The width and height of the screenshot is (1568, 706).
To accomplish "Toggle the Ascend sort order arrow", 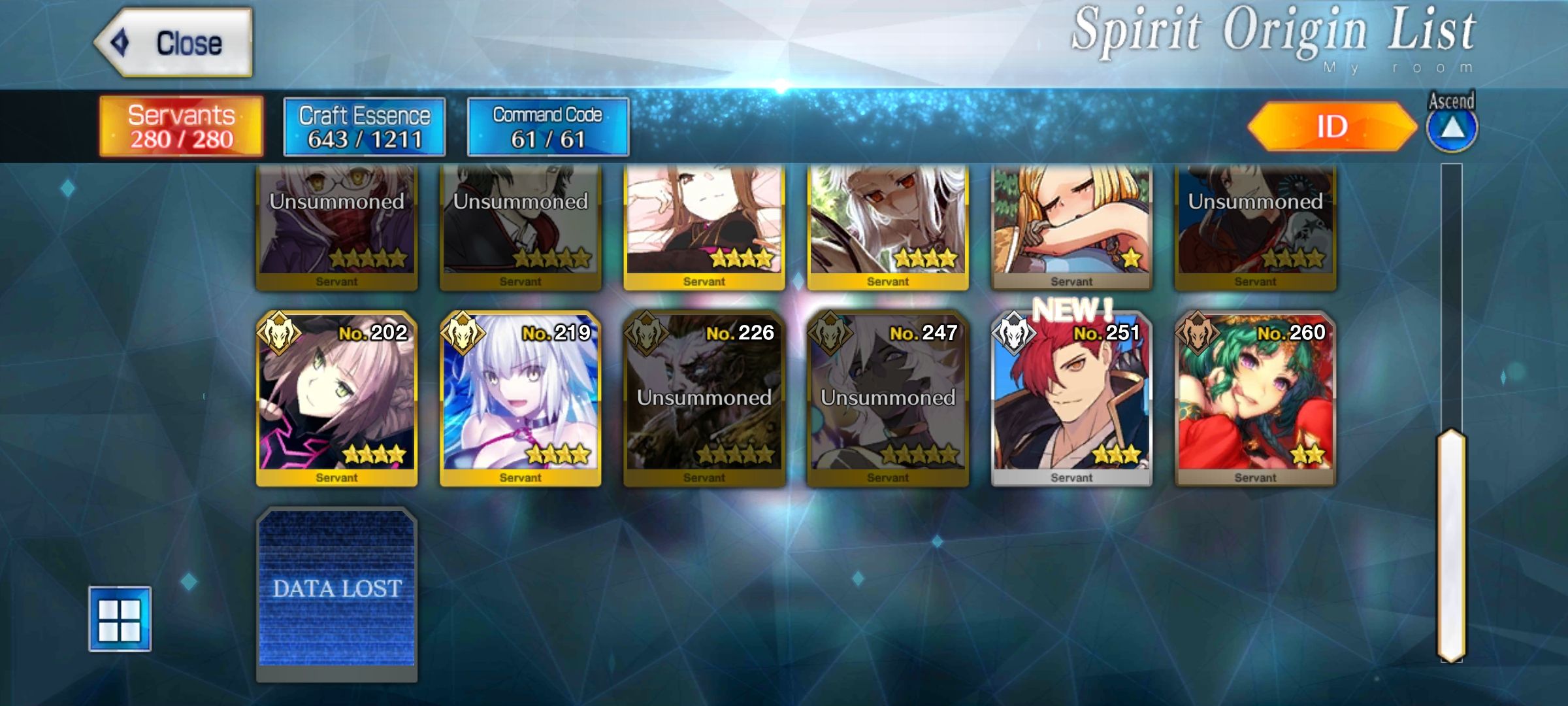I will click(1451, 128).
